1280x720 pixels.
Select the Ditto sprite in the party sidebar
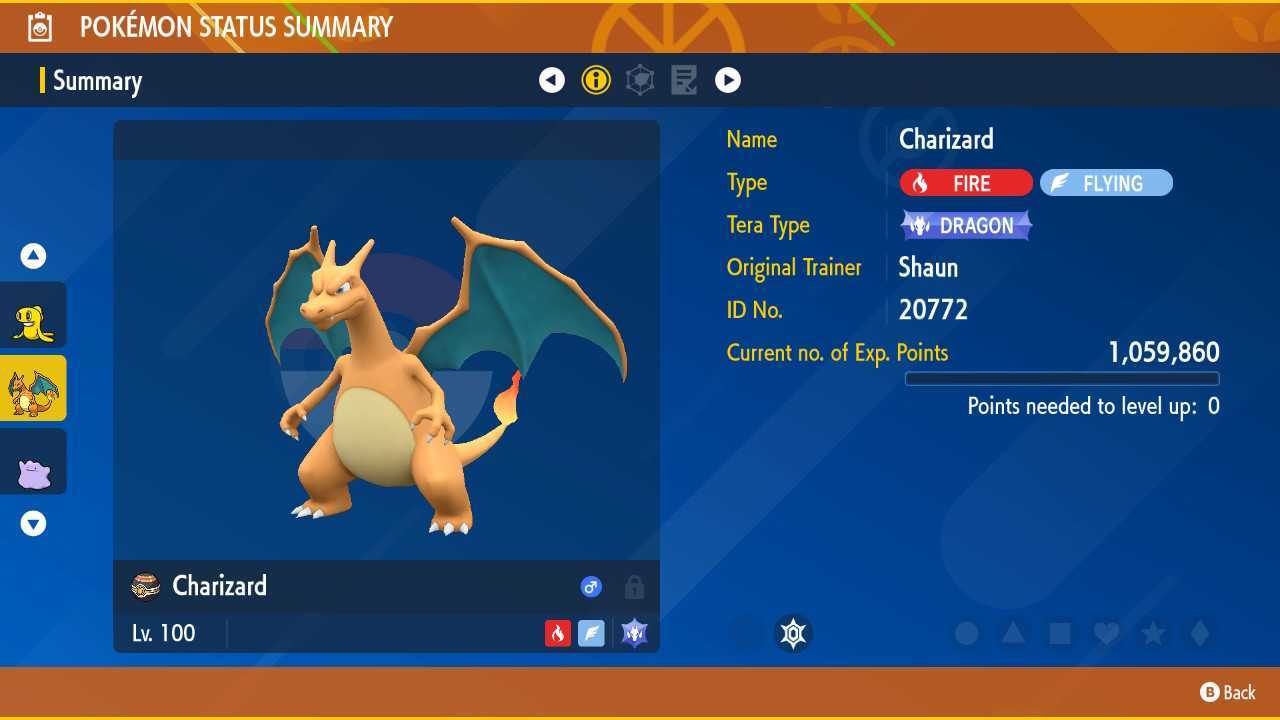pos(33,461)
